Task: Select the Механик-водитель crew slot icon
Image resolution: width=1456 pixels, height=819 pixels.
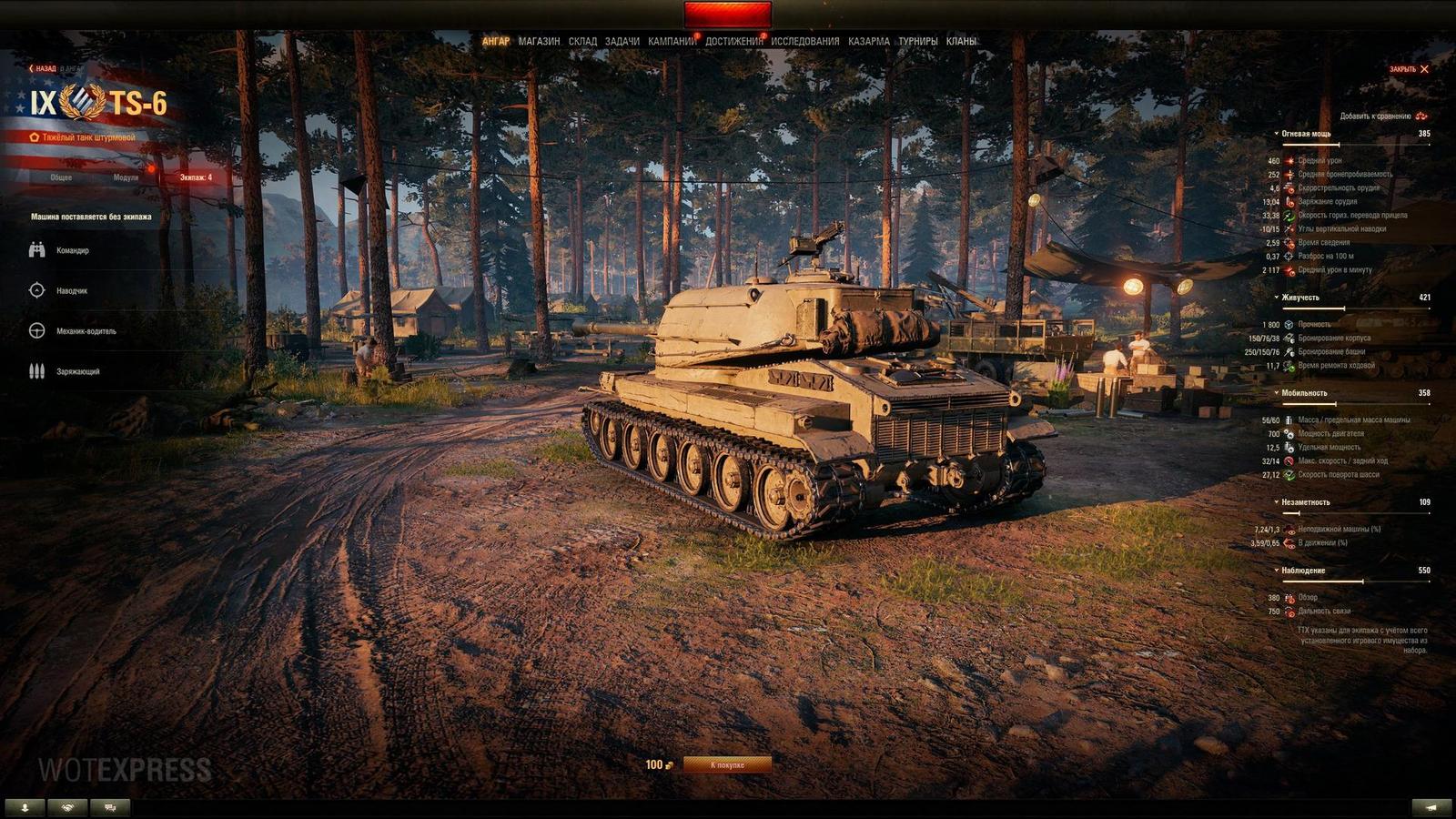Action: tap(36, 330)
